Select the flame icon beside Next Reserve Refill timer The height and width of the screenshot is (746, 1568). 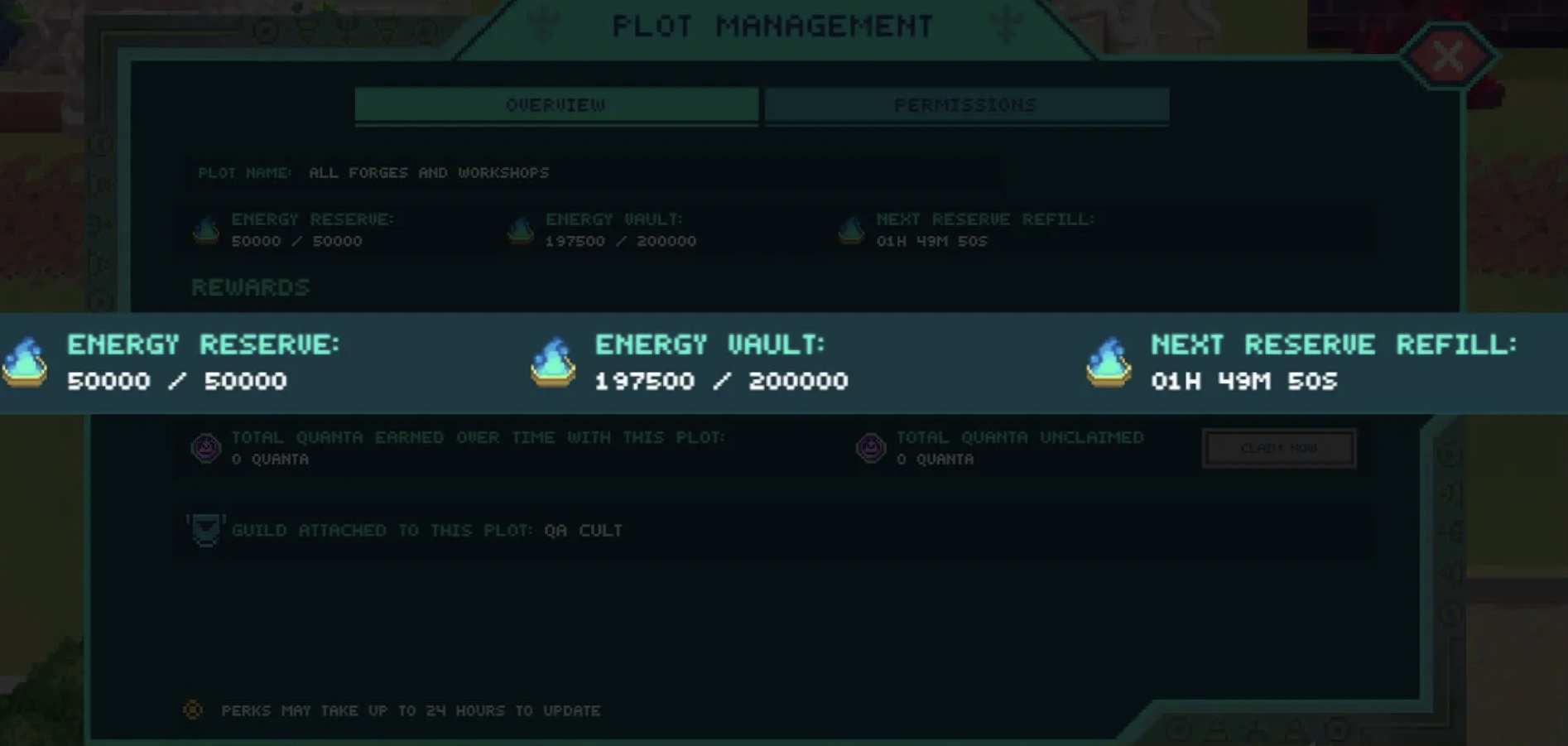[850, 229]
